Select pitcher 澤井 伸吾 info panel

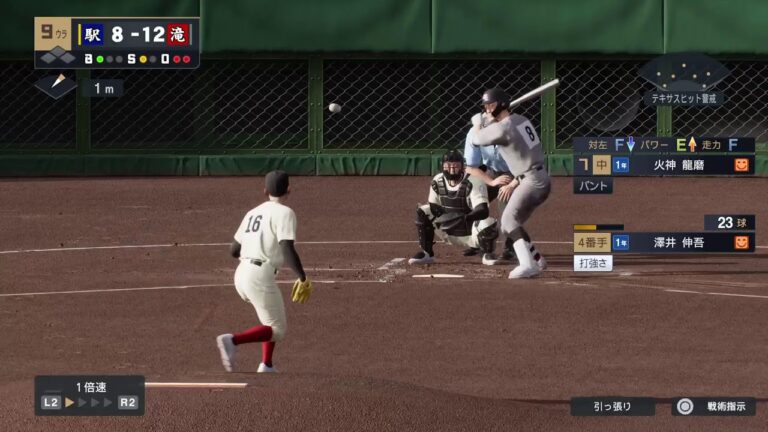(663, 242)
